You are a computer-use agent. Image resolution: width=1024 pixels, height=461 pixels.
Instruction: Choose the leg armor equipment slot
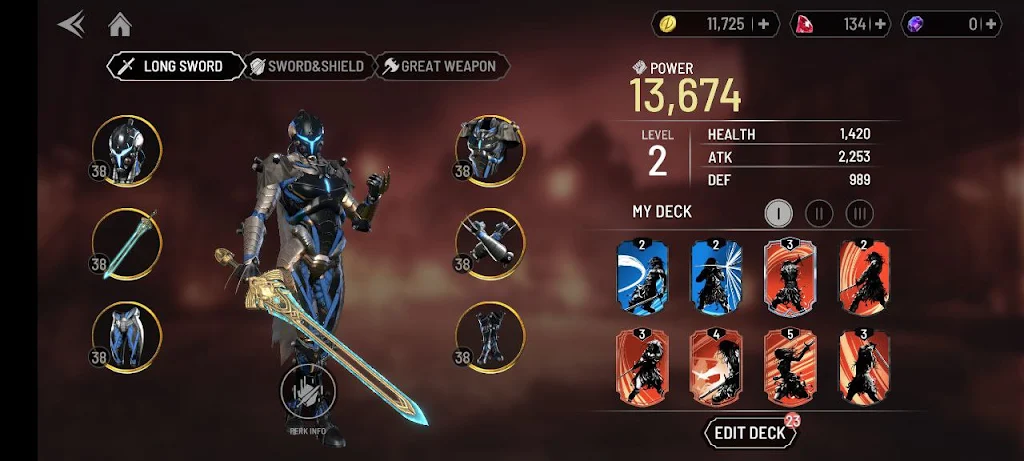point(127,336)
